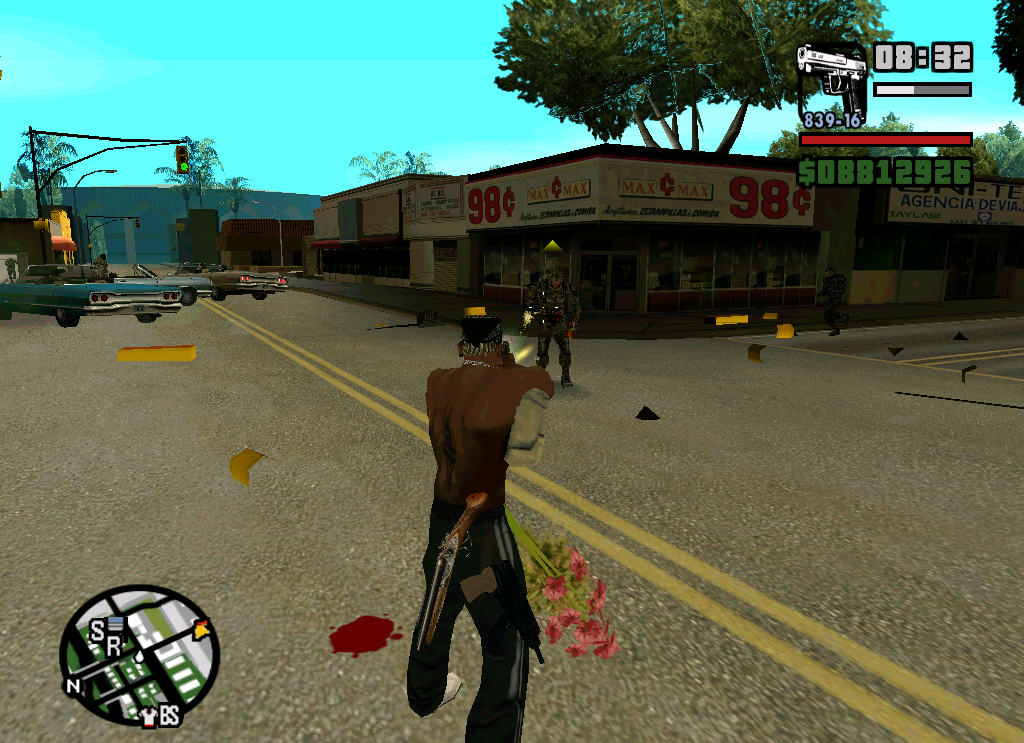This screenshot has width=1024, height=743.
Task: Click the blue-grey striped blip on radar
Action: tap(116, 625)
